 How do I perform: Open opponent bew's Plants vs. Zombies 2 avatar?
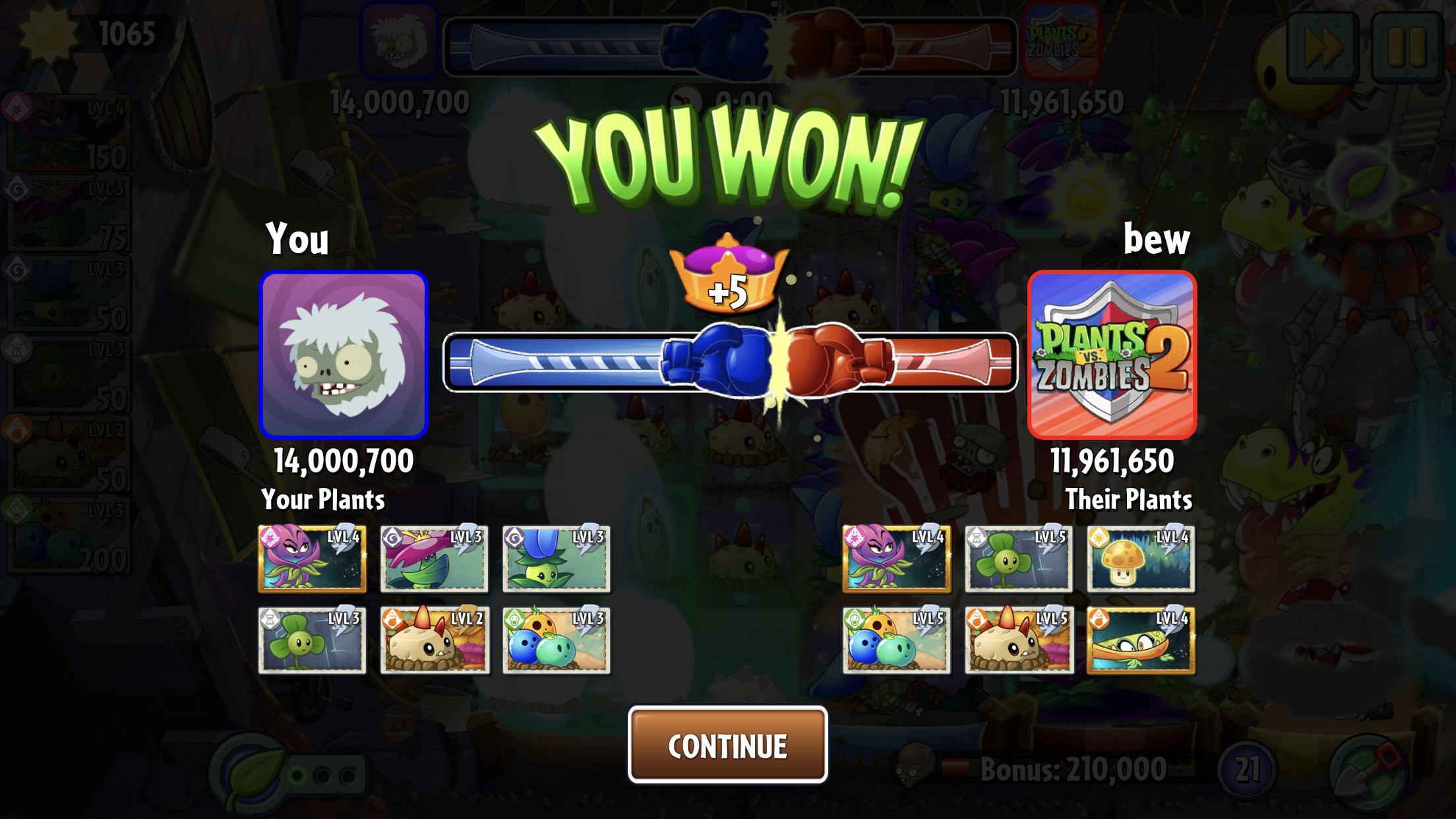click(1112, 355)
